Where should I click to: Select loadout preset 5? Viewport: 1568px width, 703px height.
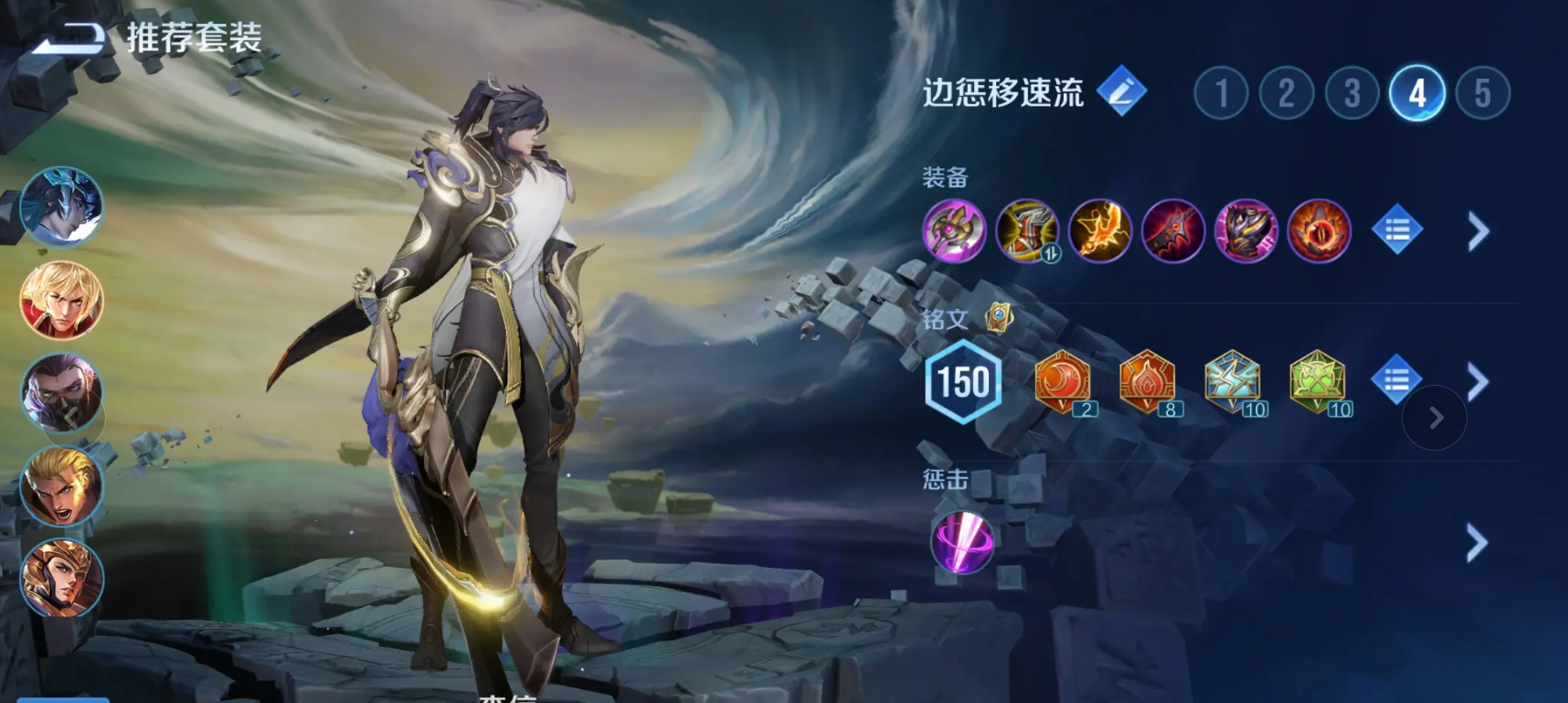tap(1480, 93)
